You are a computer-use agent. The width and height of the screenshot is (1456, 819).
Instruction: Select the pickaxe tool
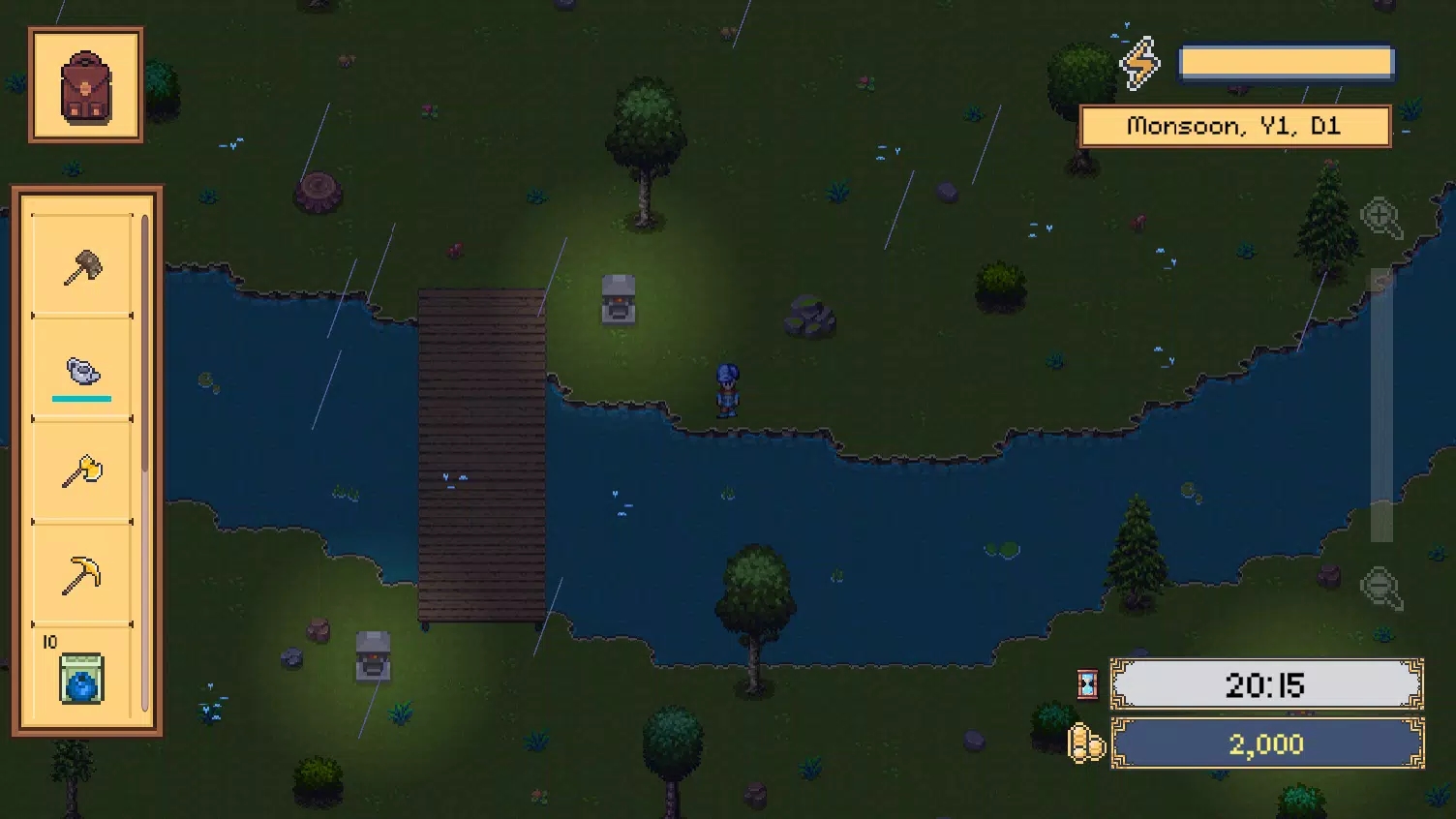click(x=82, y=575)
